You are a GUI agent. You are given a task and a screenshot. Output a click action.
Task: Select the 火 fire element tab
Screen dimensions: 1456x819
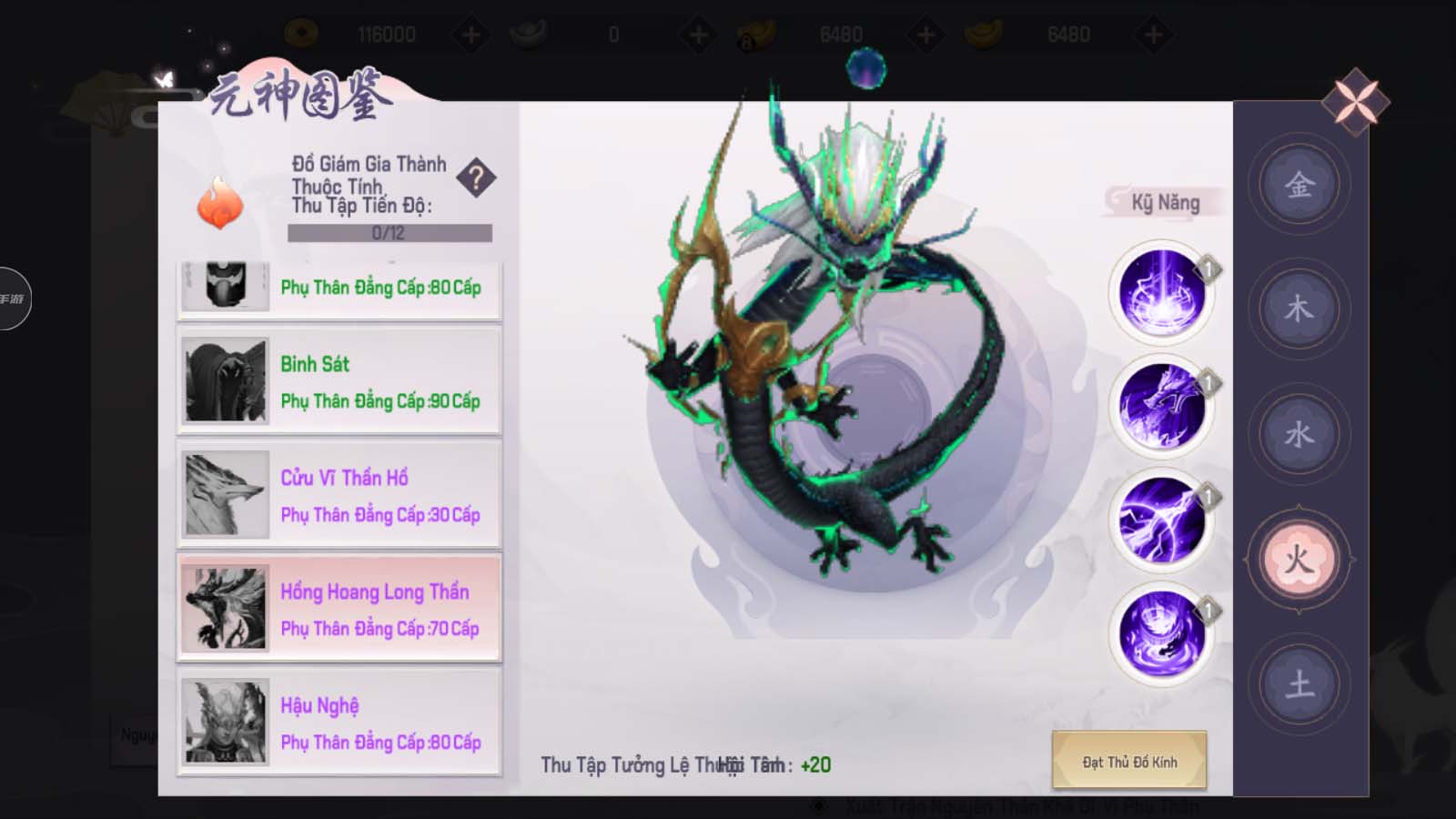point(1299,559)
